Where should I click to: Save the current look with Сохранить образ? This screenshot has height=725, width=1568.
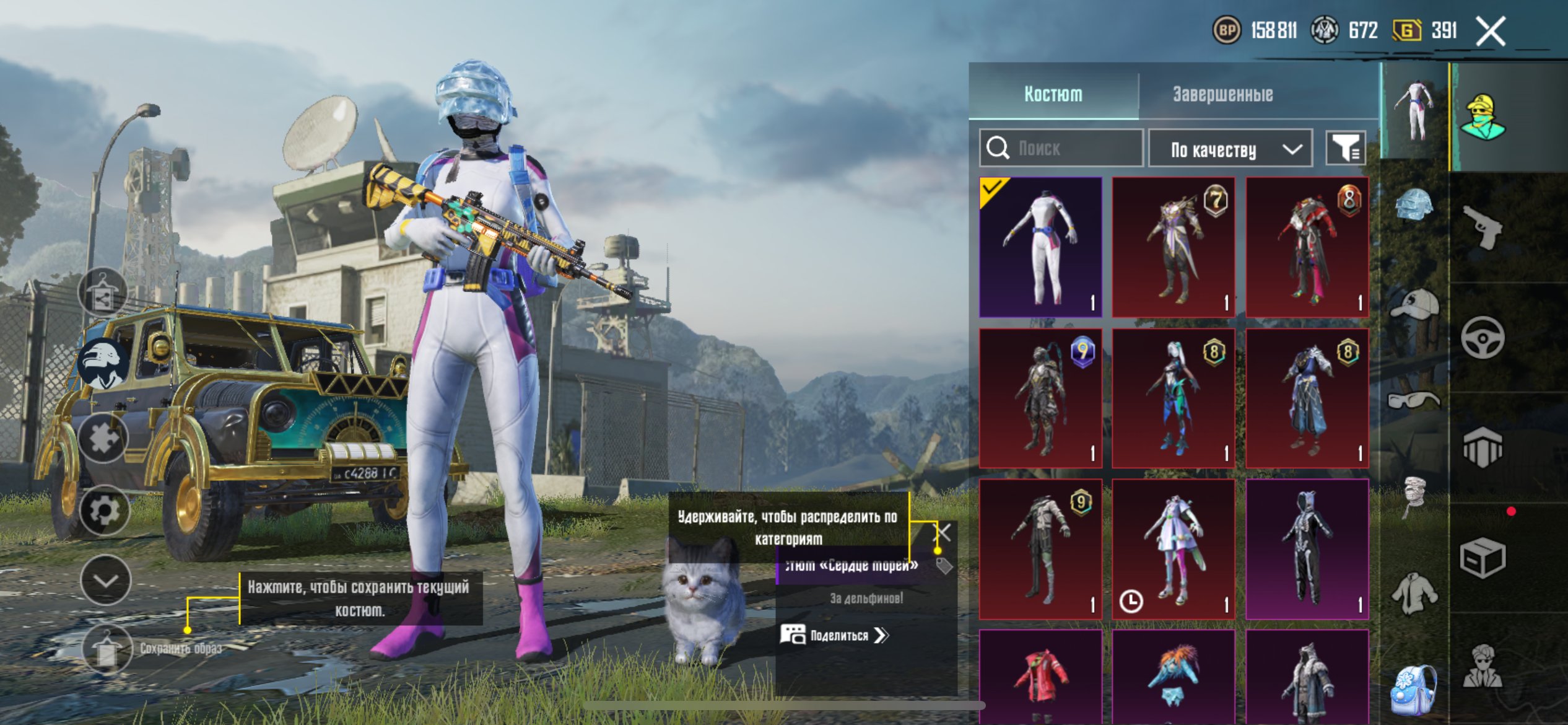click(x=107, y=648)
